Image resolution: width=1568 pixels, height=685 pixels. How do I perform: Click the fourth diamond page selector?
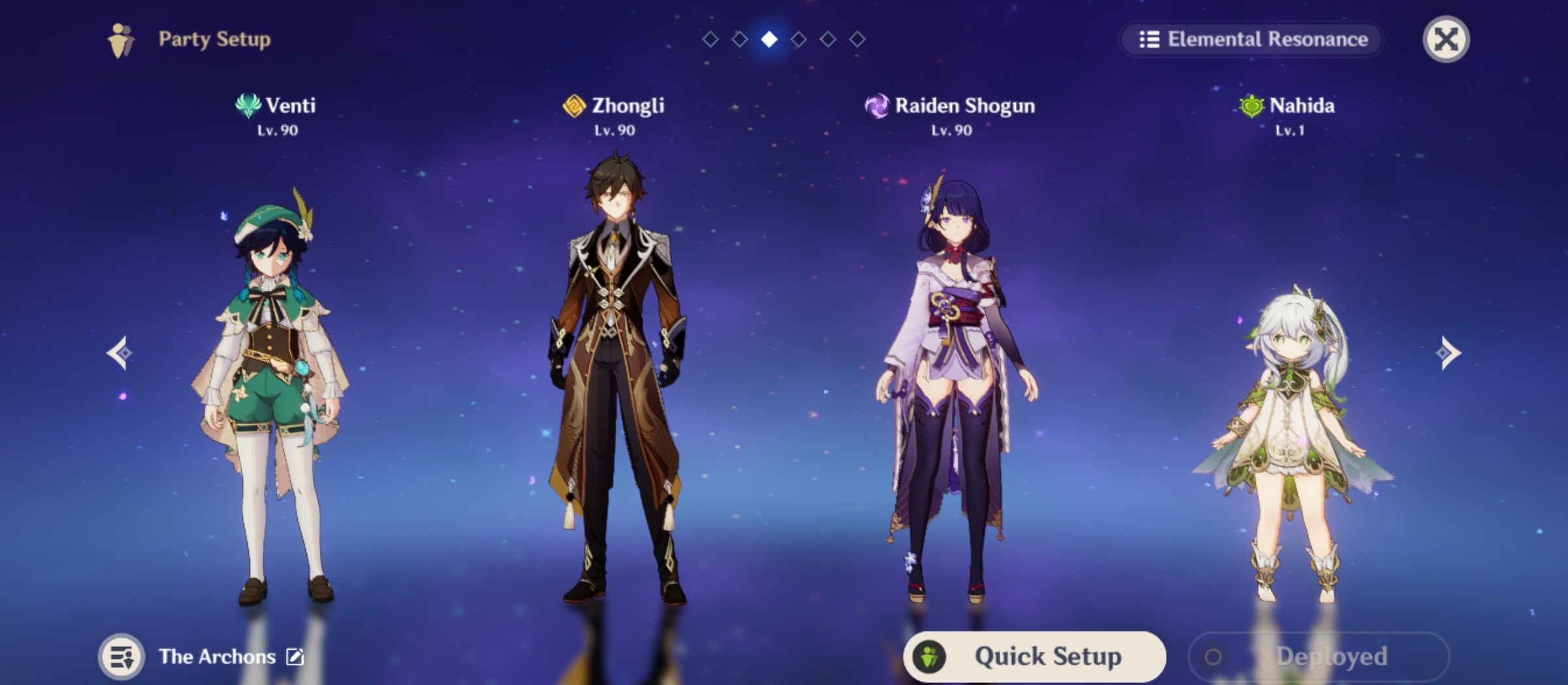(799, 40)
